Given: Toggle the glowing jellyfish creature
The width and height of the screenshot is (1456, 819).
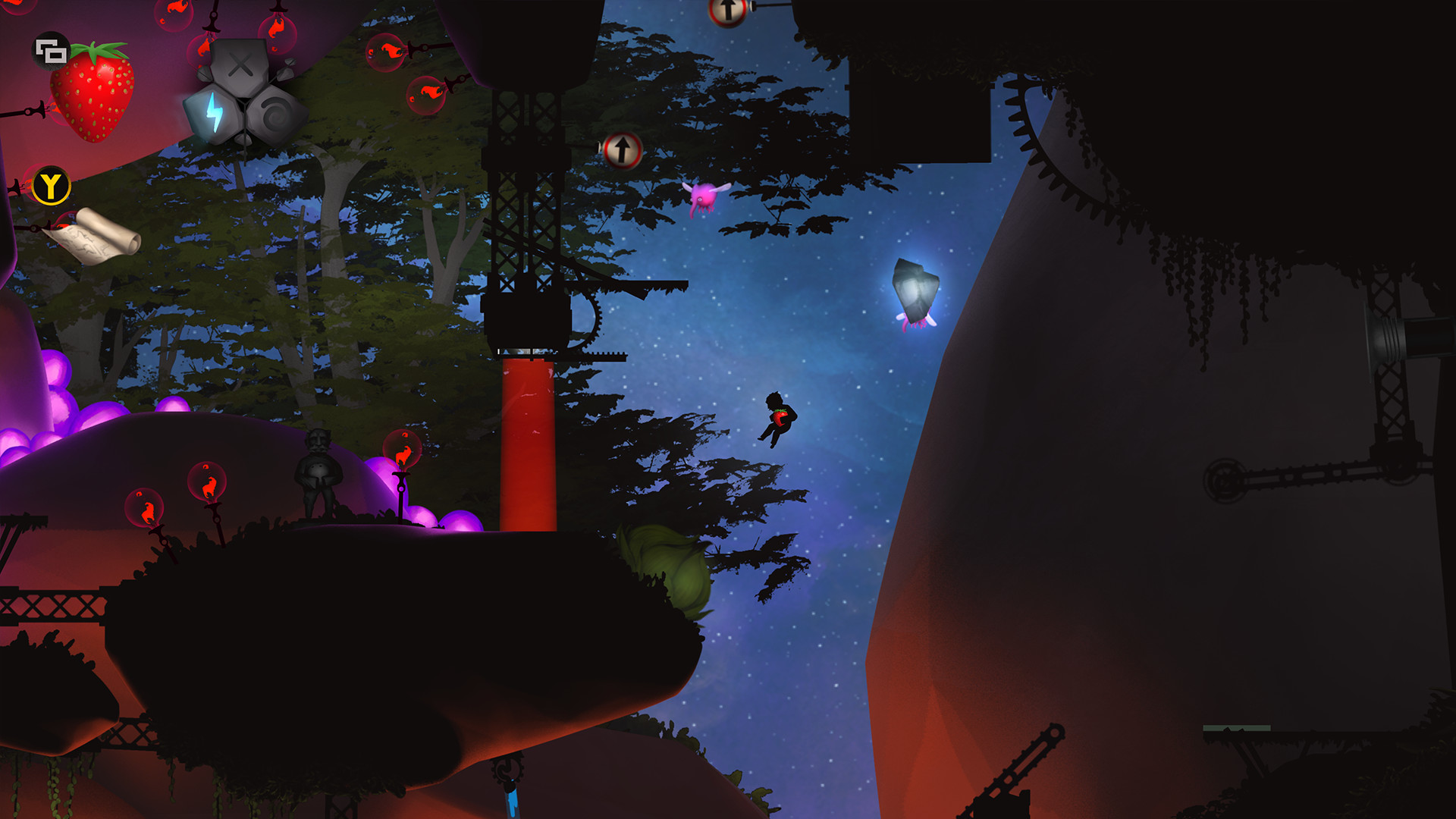Looking at the screenshot, I should [915, 292].
